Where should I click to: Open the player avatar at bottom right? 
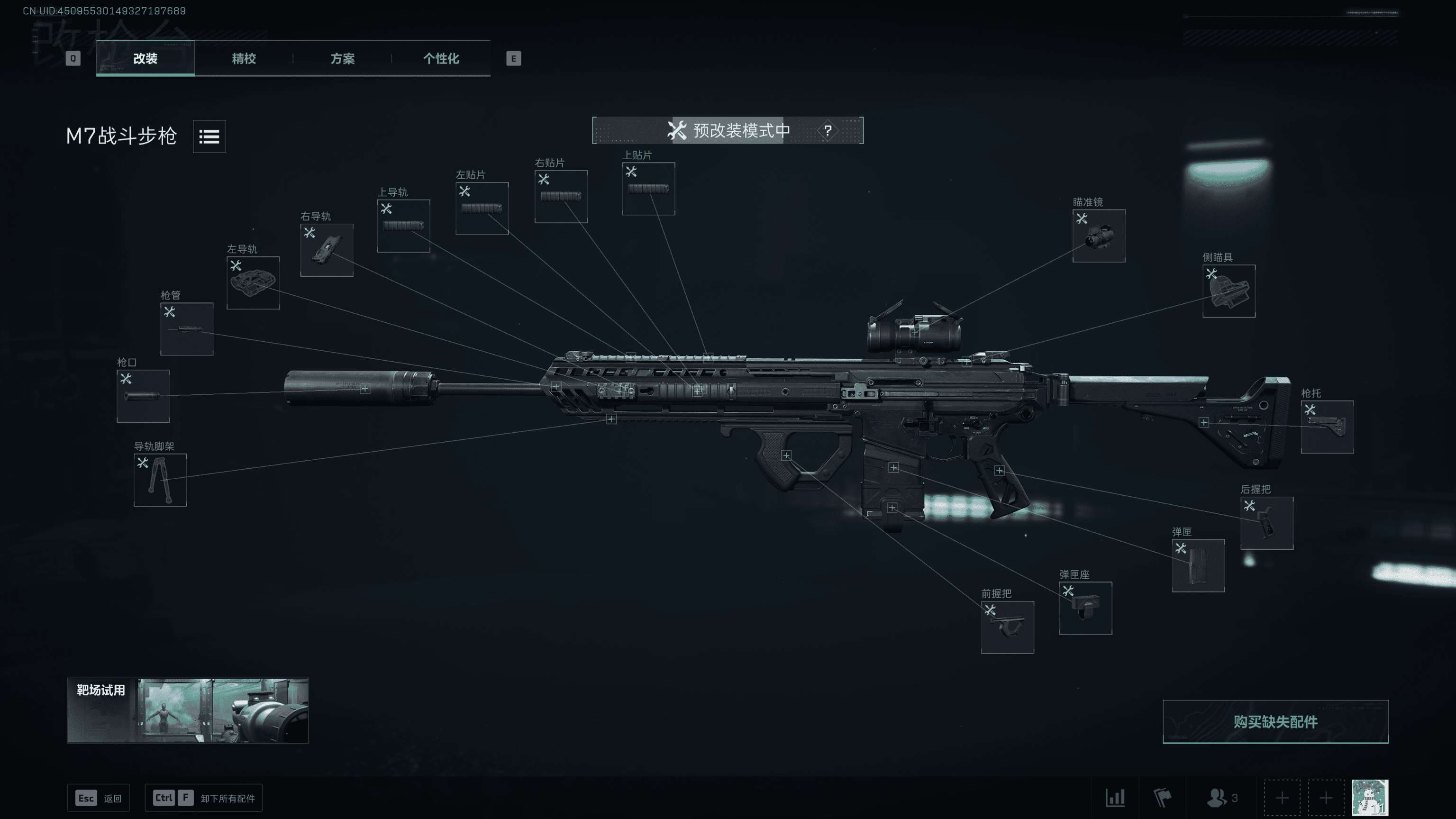1370,798
